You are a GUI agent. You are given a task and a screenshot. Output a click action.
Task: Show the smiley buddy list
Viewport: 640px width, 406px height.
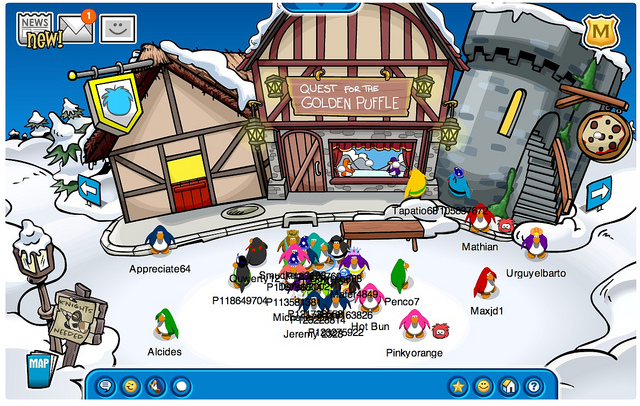(483, 385)
